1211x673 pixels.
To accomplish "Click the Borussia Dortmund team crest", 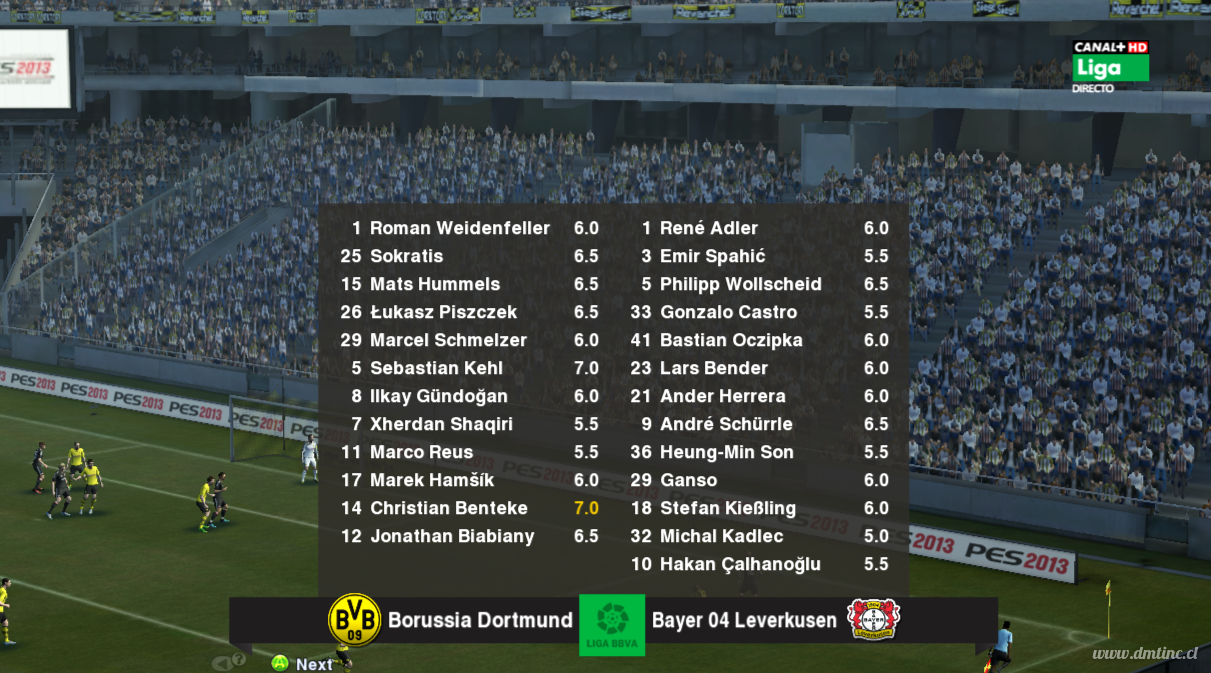I will click(x=355, y=620).
